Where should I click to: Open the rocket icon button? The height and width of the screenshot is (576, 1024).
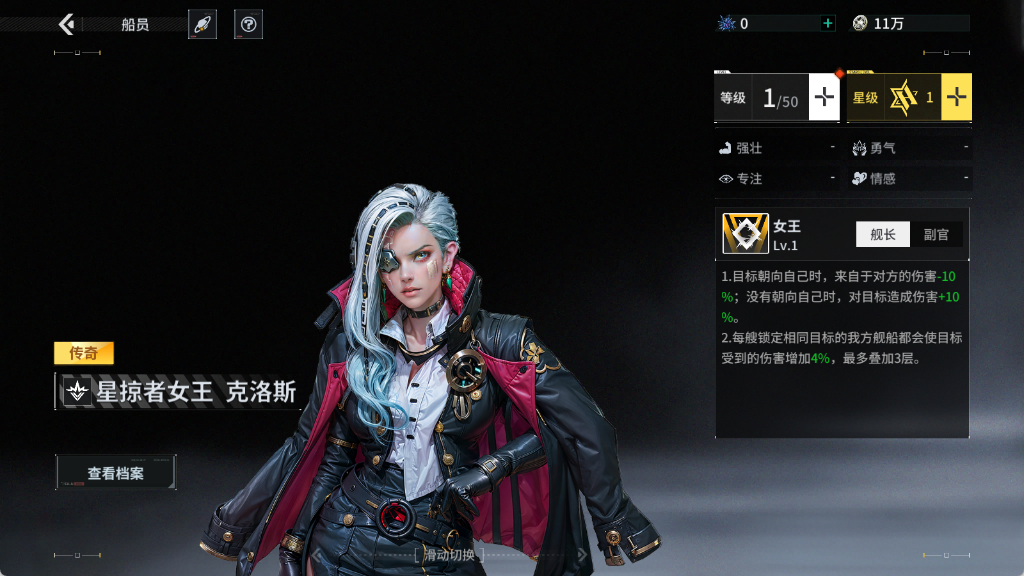pyautogui.click(x=202, y=24)
